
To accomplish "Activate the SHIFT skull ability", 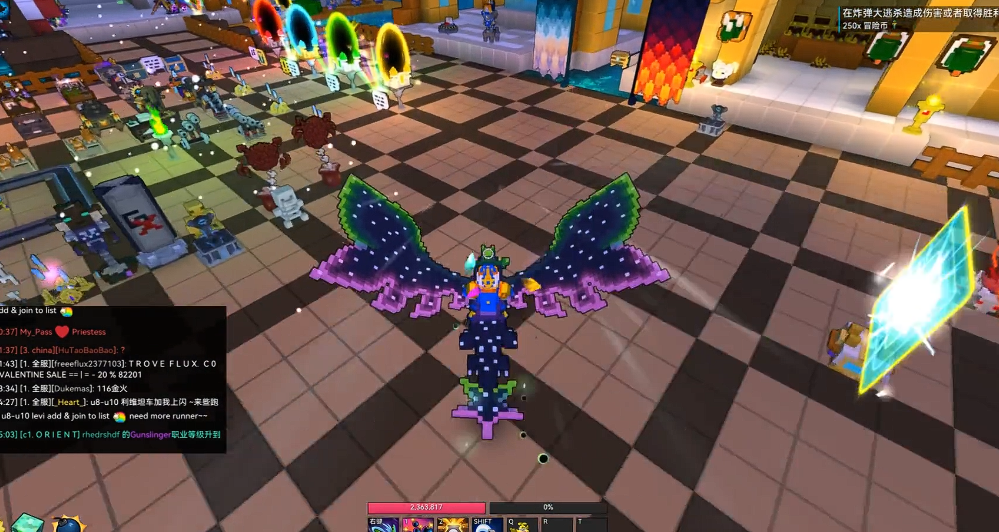I will tap(488, 525).
